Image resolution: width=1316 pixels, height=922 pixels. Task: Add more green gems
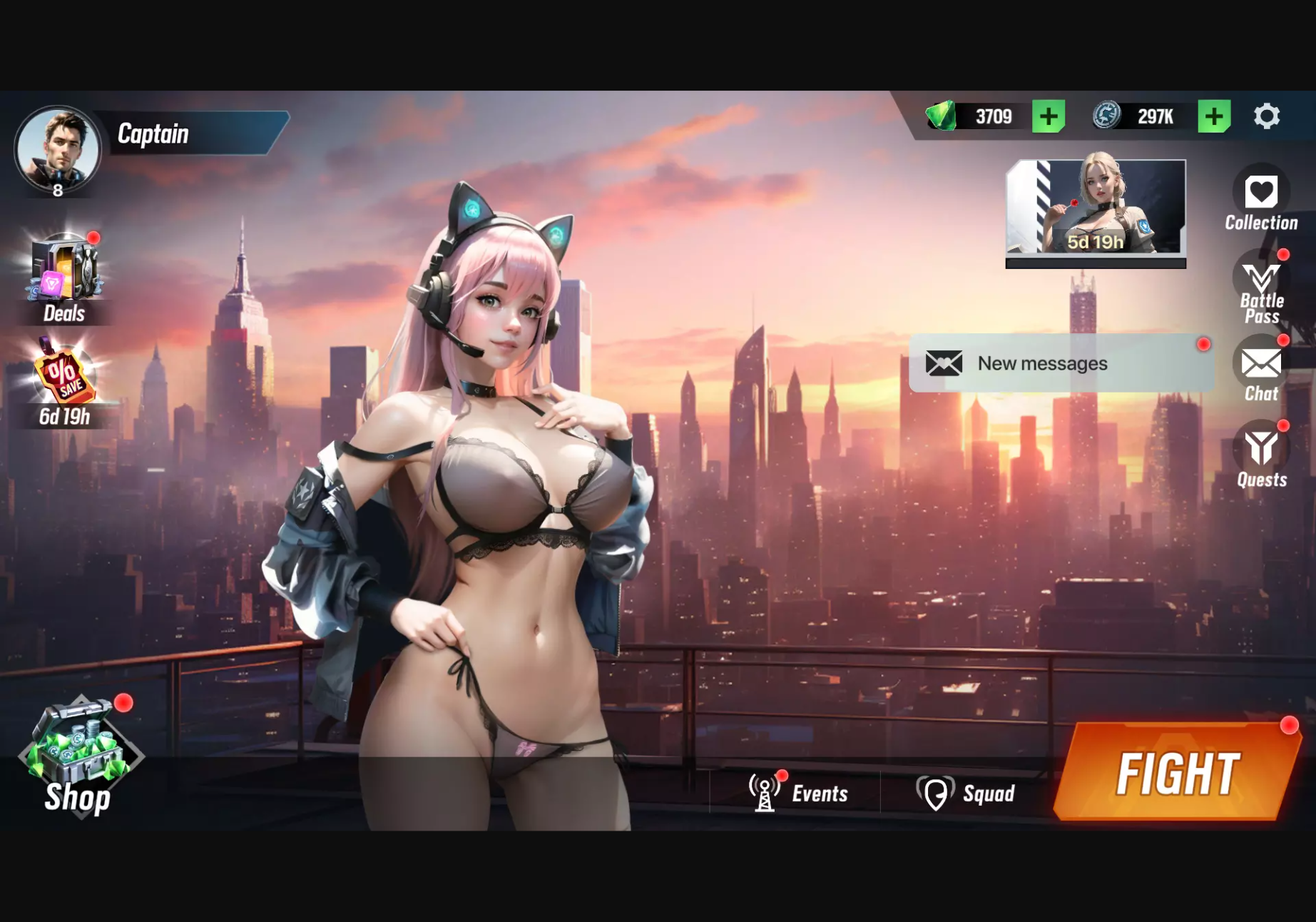[x=1049, y=116]
